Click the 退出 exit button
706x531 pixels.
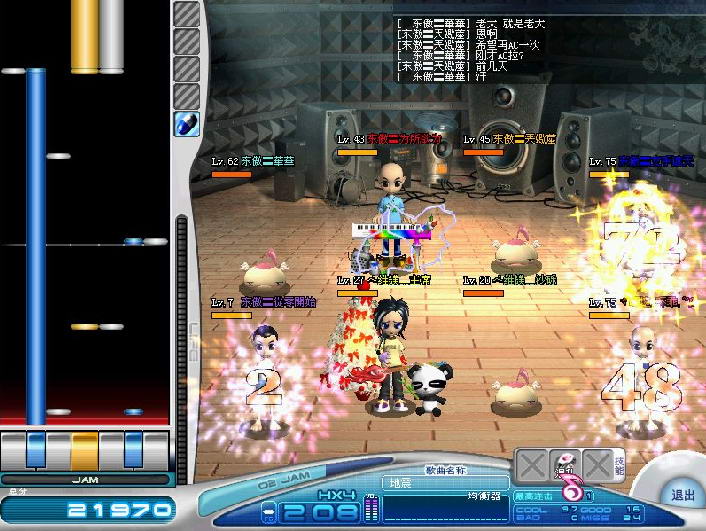pyautogui.click(x=682, y=494)
